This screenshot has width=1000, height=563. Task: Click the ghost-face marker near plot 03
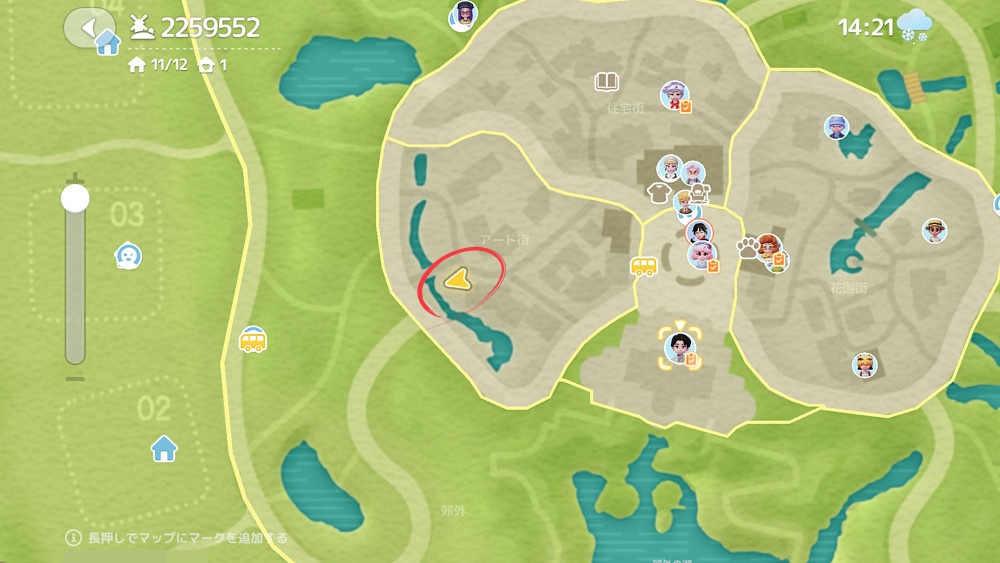tap(128, 257)
